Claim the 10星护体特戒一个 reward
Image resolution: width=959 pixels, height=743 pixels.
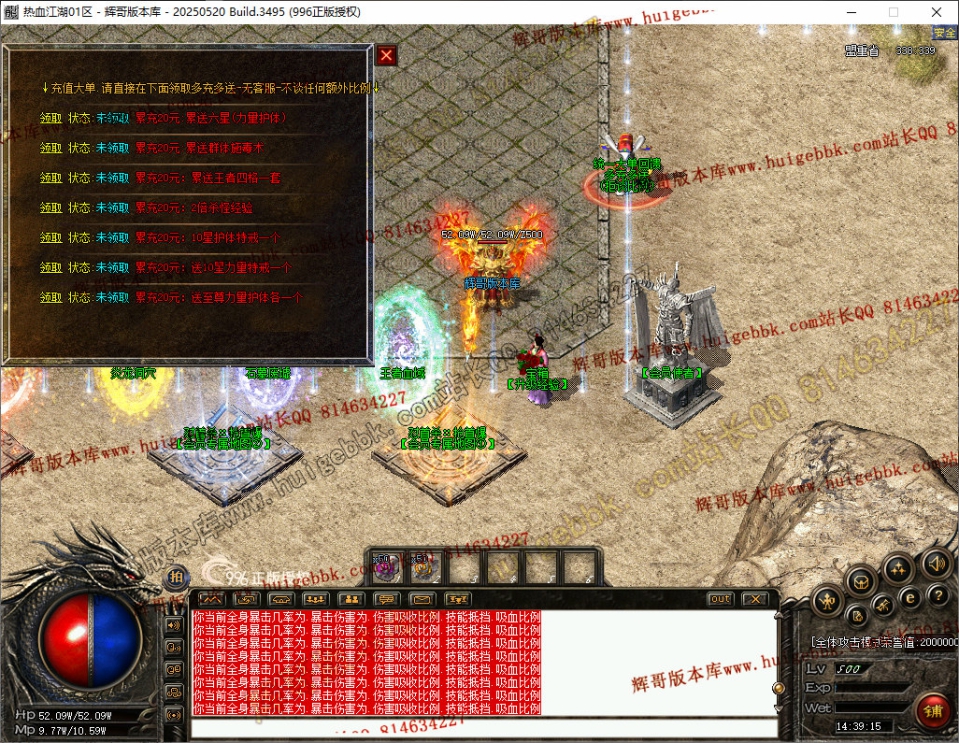coord(51,238)
